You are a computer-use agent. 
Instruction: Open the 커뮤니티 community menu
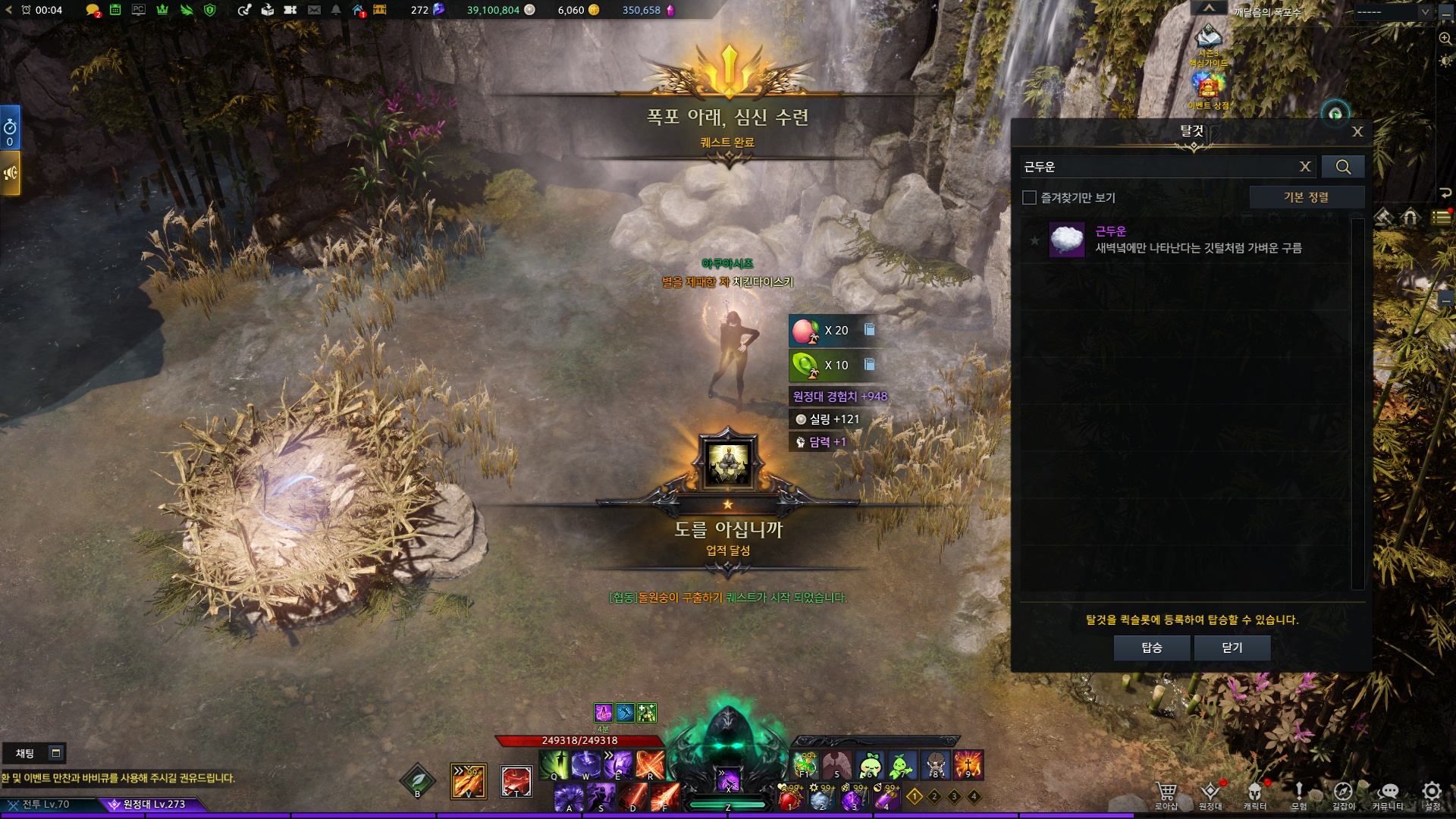point(1388,795)
